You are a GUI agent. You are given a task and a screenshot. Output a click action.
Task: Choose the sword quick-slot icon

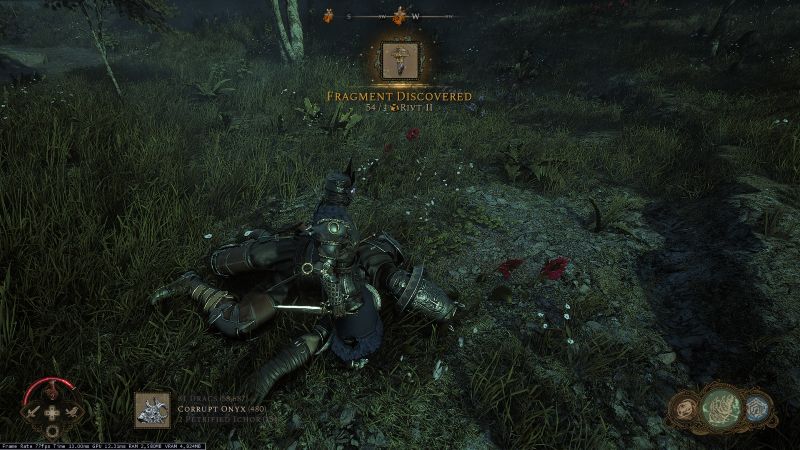click(x=32, y=411)
